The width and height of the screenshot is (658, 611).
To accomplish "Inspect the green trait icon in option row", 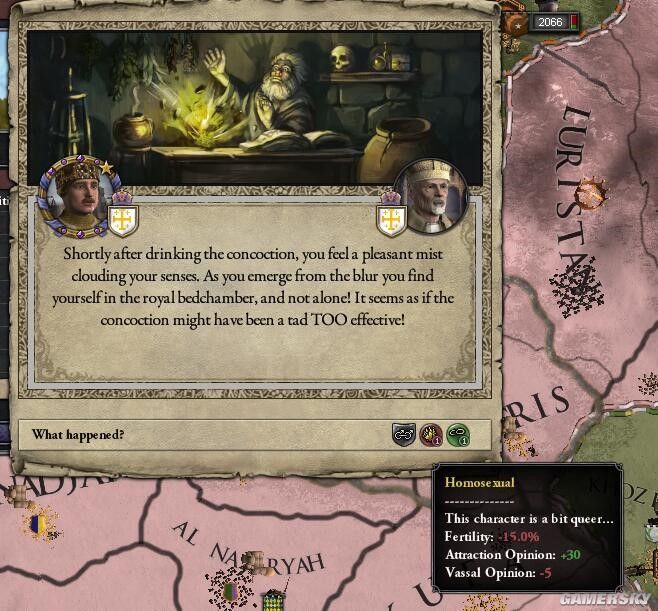I will pos(457,435).
